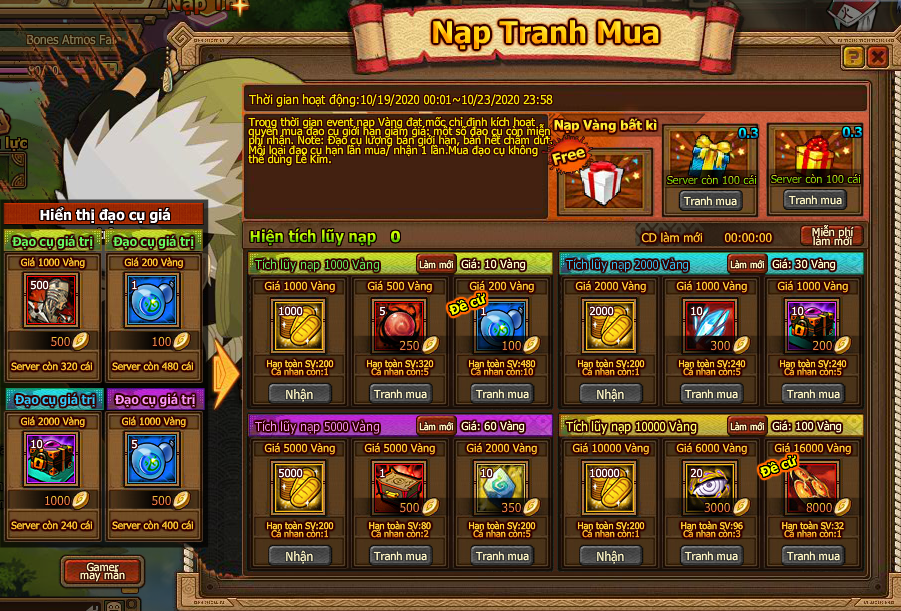
Task: Click Tranh mua under the red gift box
Action: click(x=815, y=200)
